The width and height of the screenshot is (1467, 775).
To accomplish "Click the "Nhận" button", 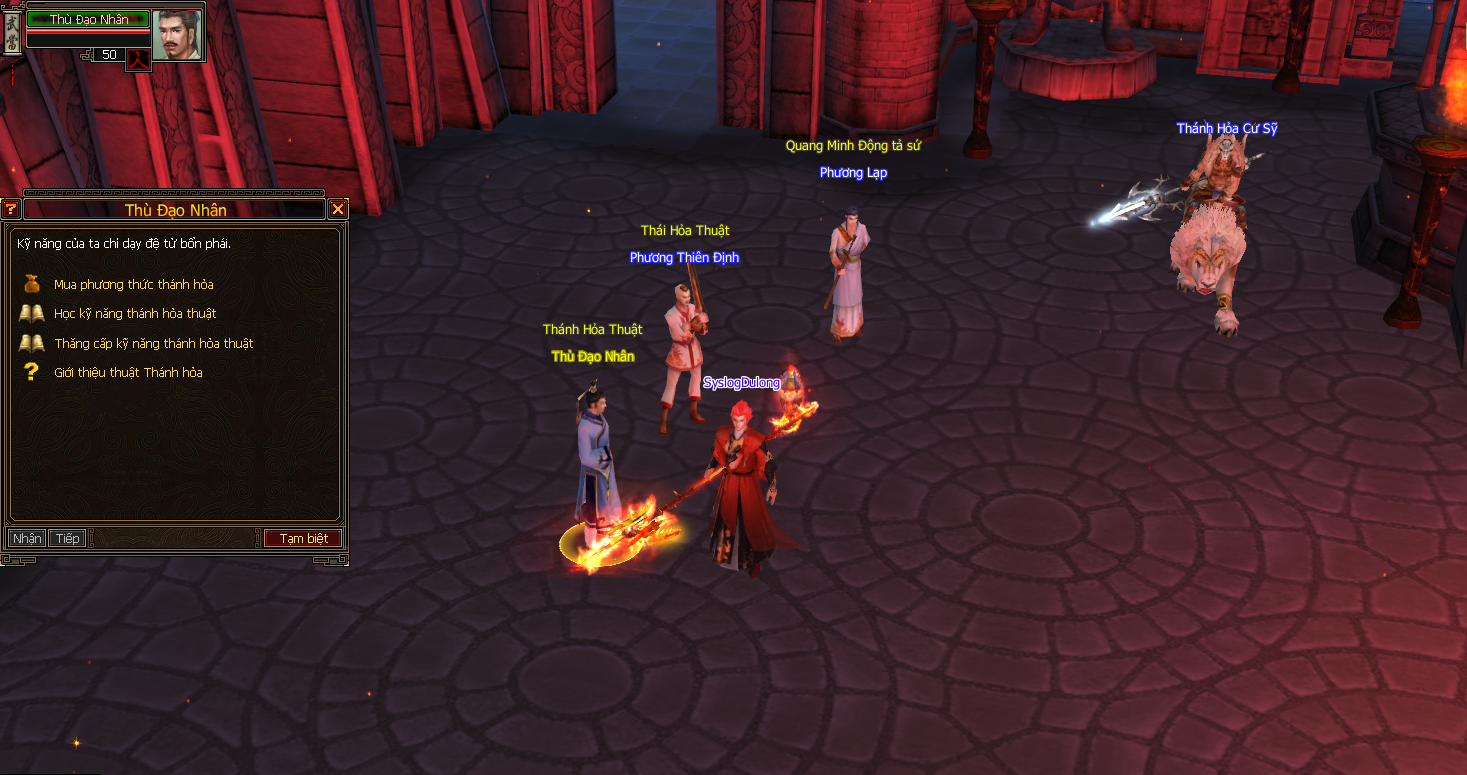I will tap(27, 539).
